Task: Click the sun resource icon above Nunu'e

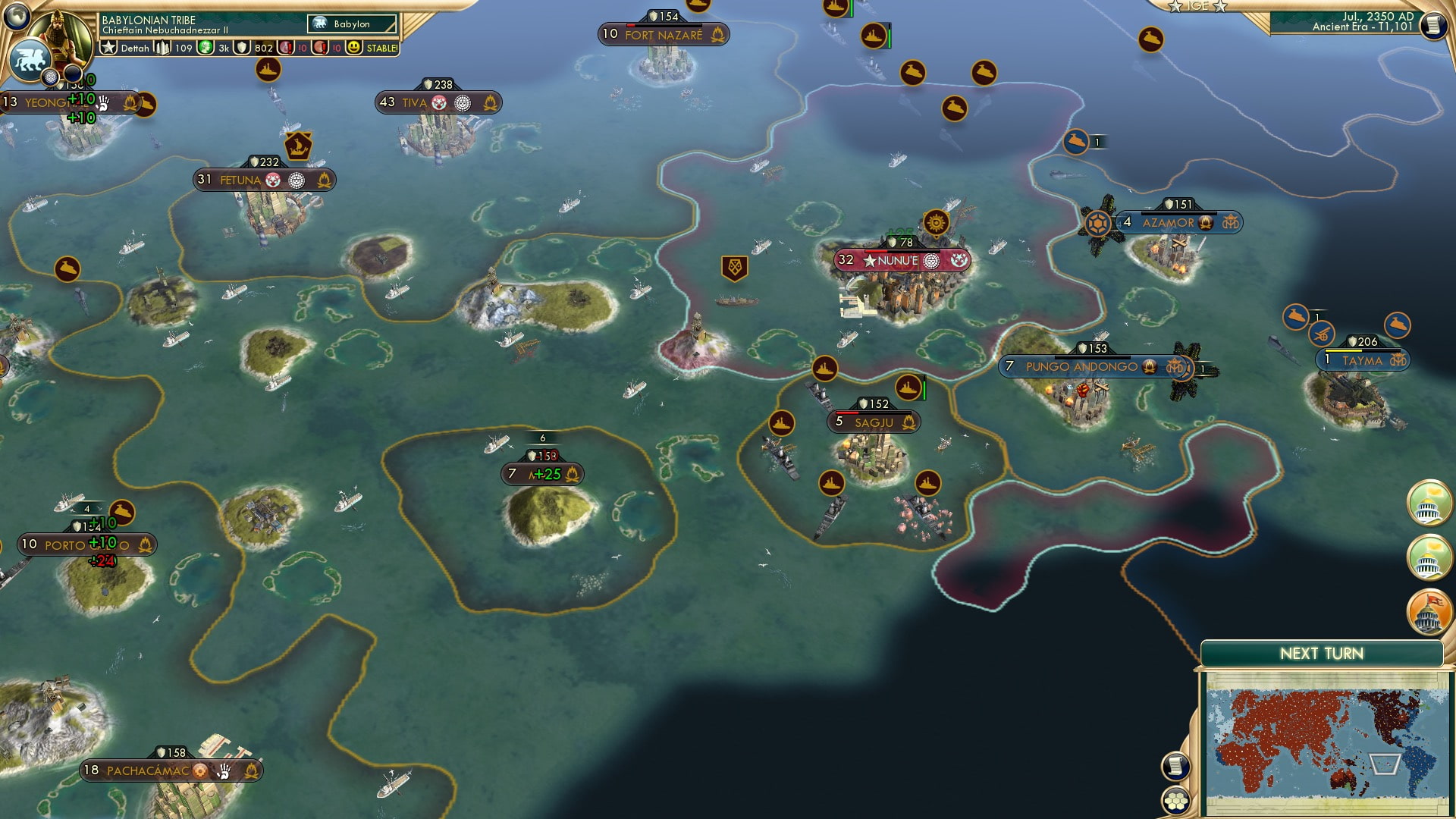Action: [935, 223]
